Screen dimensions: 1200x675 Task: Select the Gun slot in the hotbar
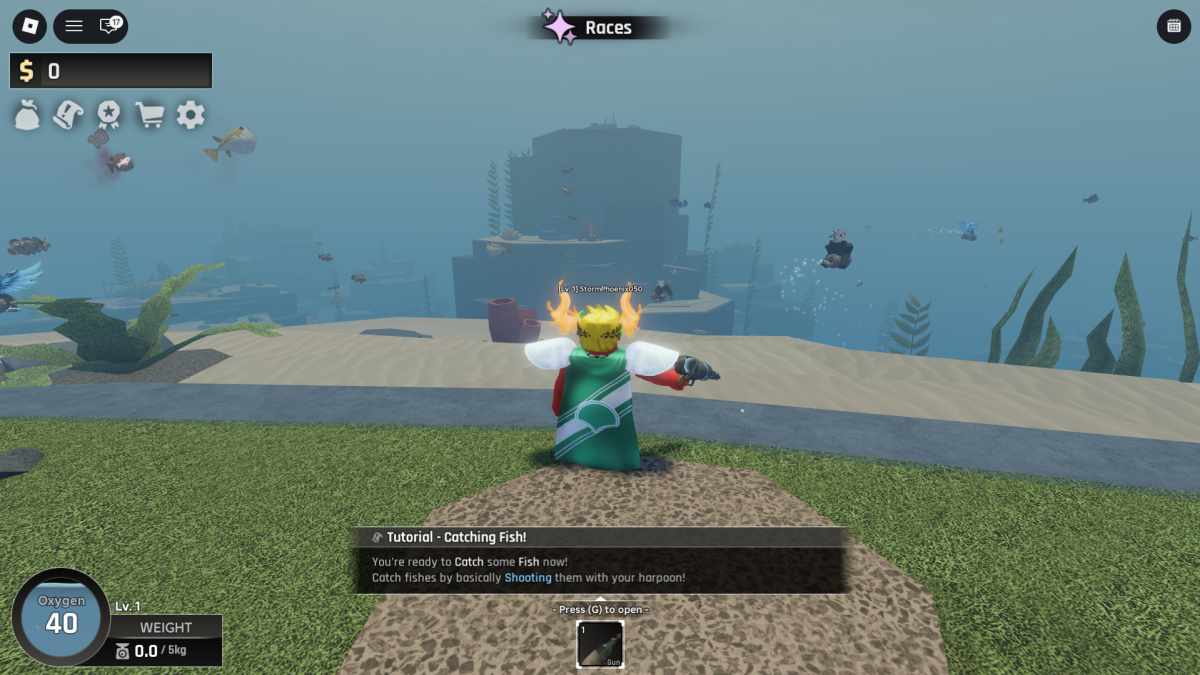coord(600,644)
